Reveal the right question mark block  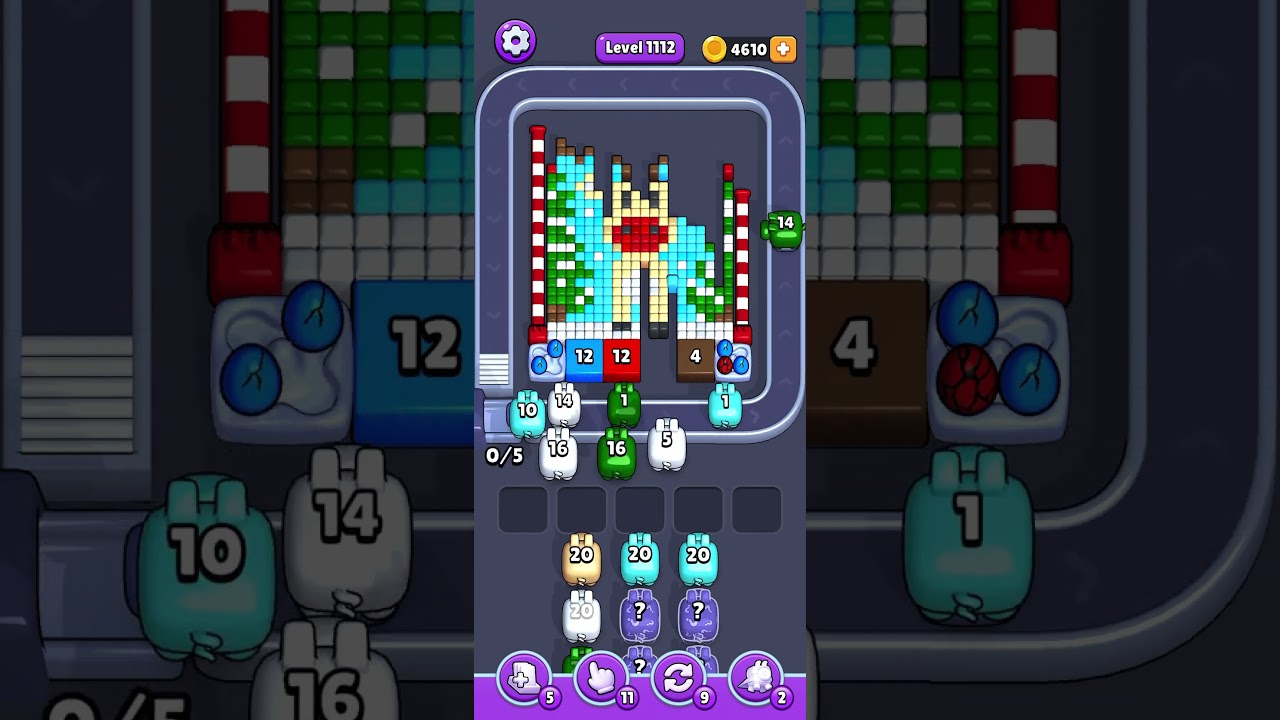pos(700,615)
